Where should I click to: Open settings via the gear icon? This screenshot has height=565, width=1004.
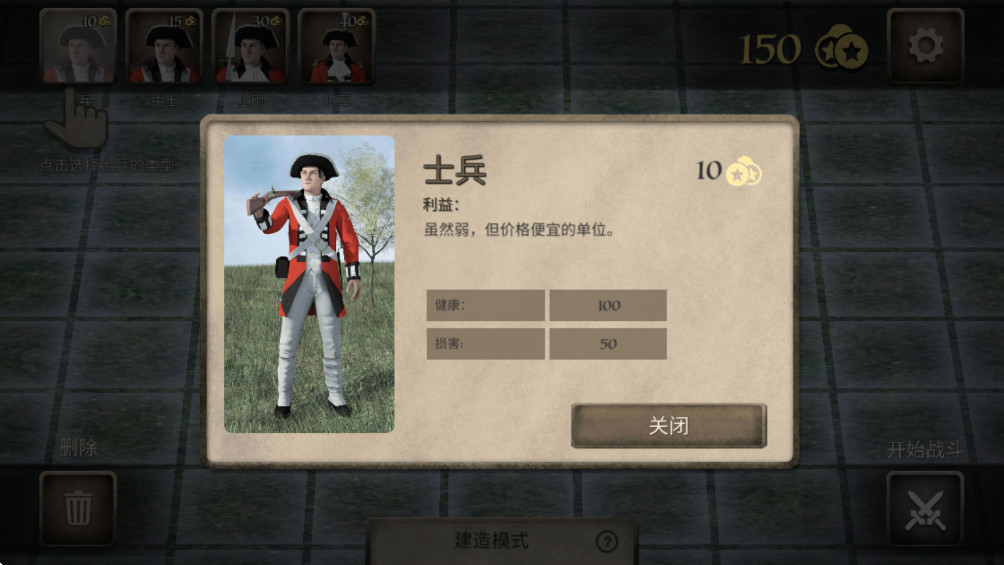coord(925,46)
